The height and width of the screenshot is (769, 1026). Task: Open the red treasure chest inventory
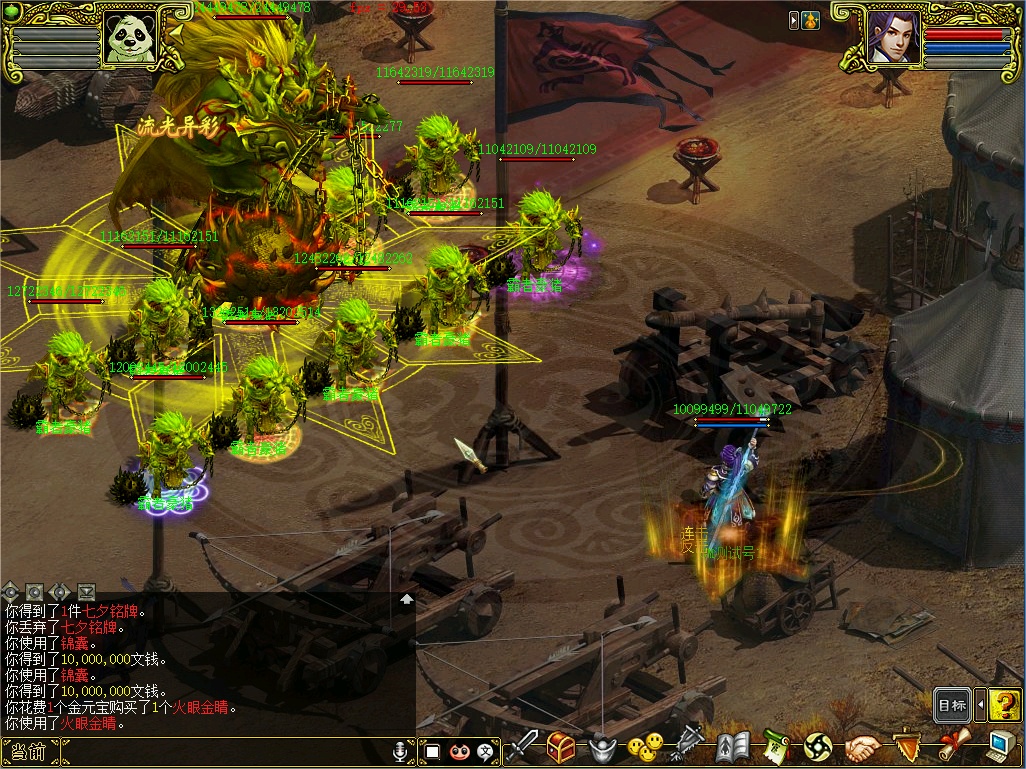click(561, 746)
